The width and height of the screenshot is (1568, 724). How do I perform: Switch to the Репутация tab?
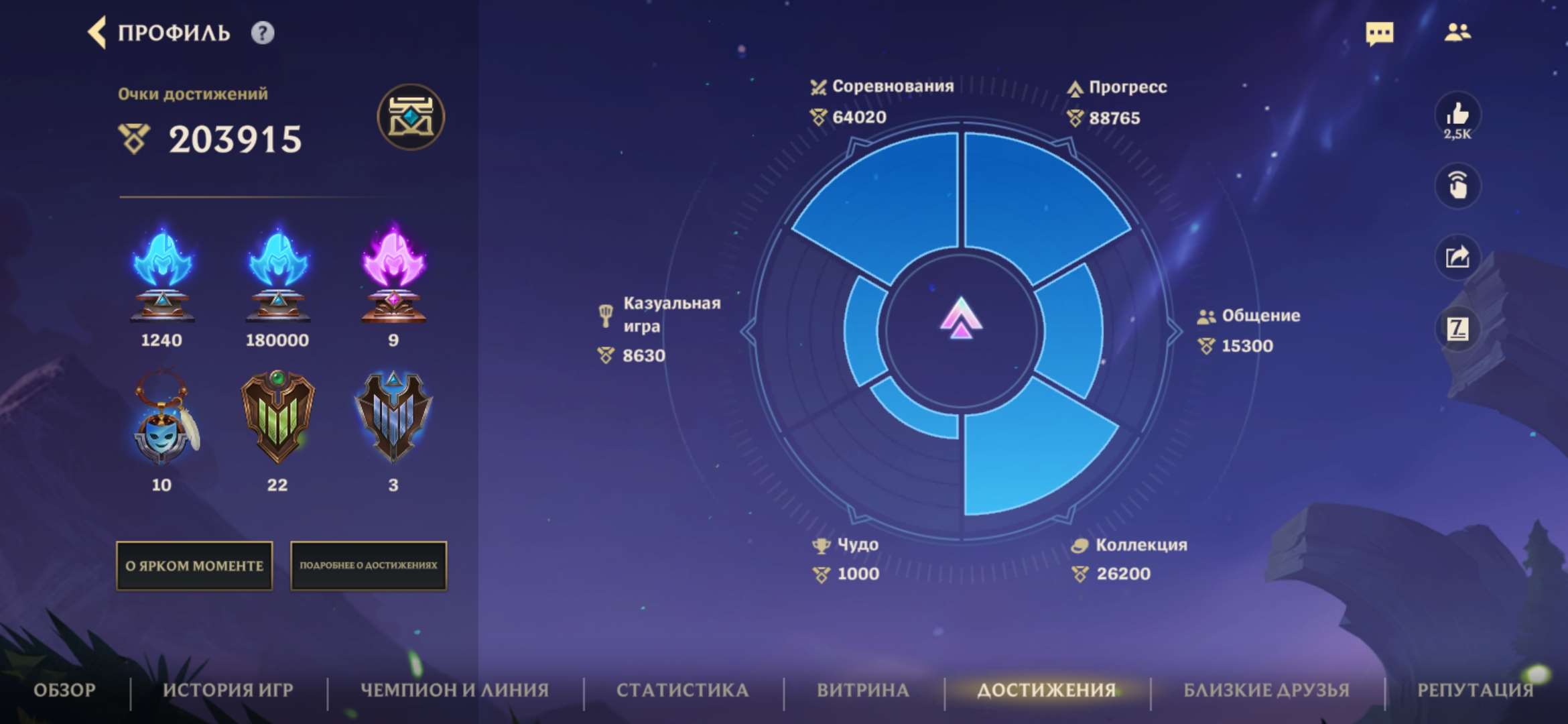pyautogui.click(x=1475, y=690)
